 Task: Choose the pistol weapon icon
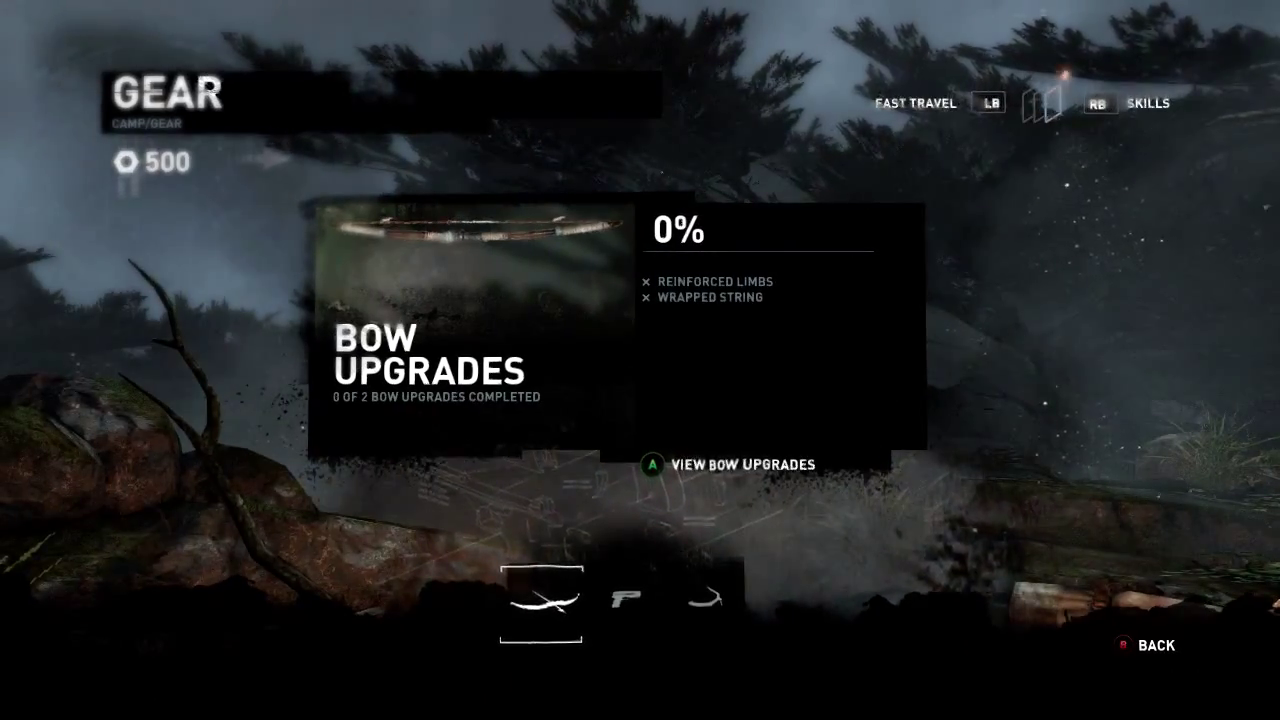click(626, 599)
